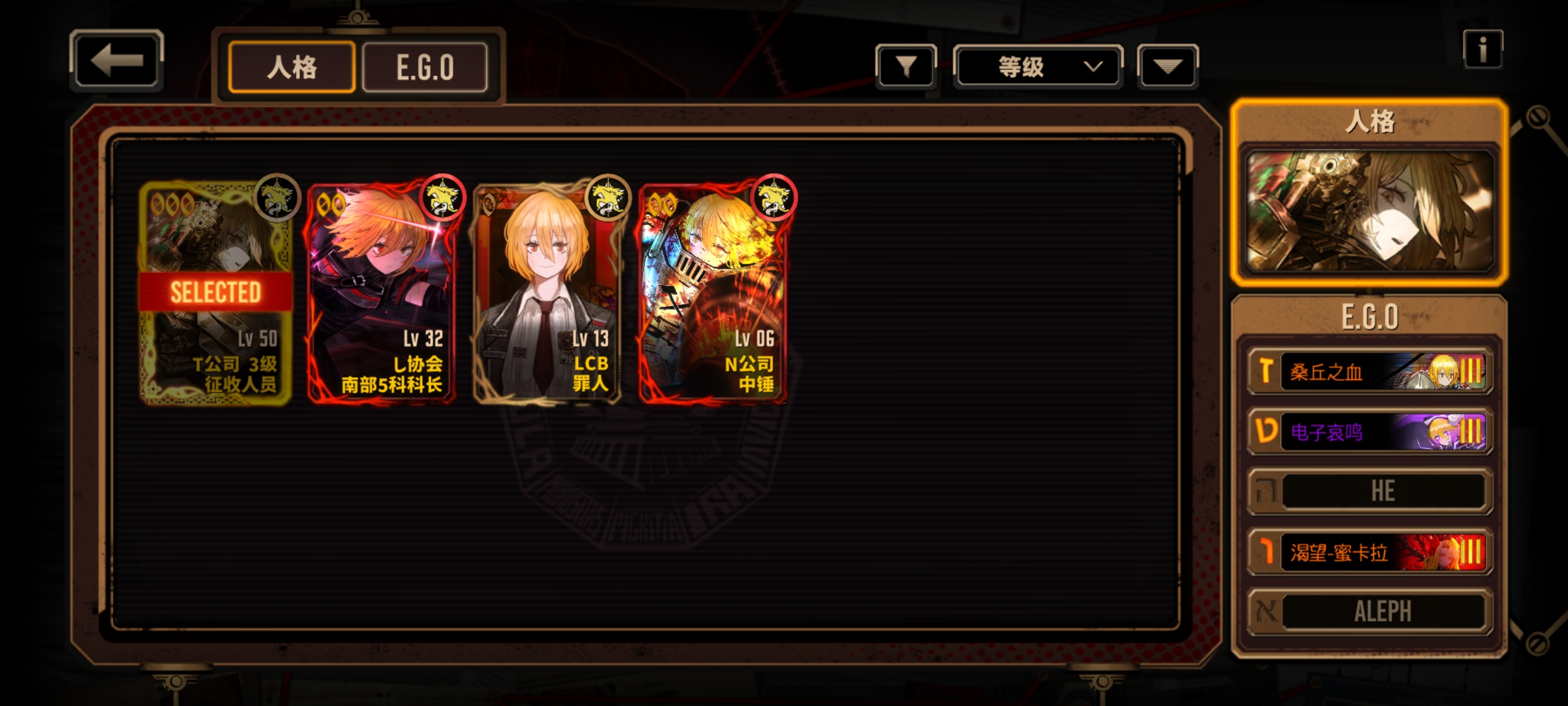Open the empty ALEPH E.G.O slot
The image size is (1568, 706).
[x=1369, y=612]
